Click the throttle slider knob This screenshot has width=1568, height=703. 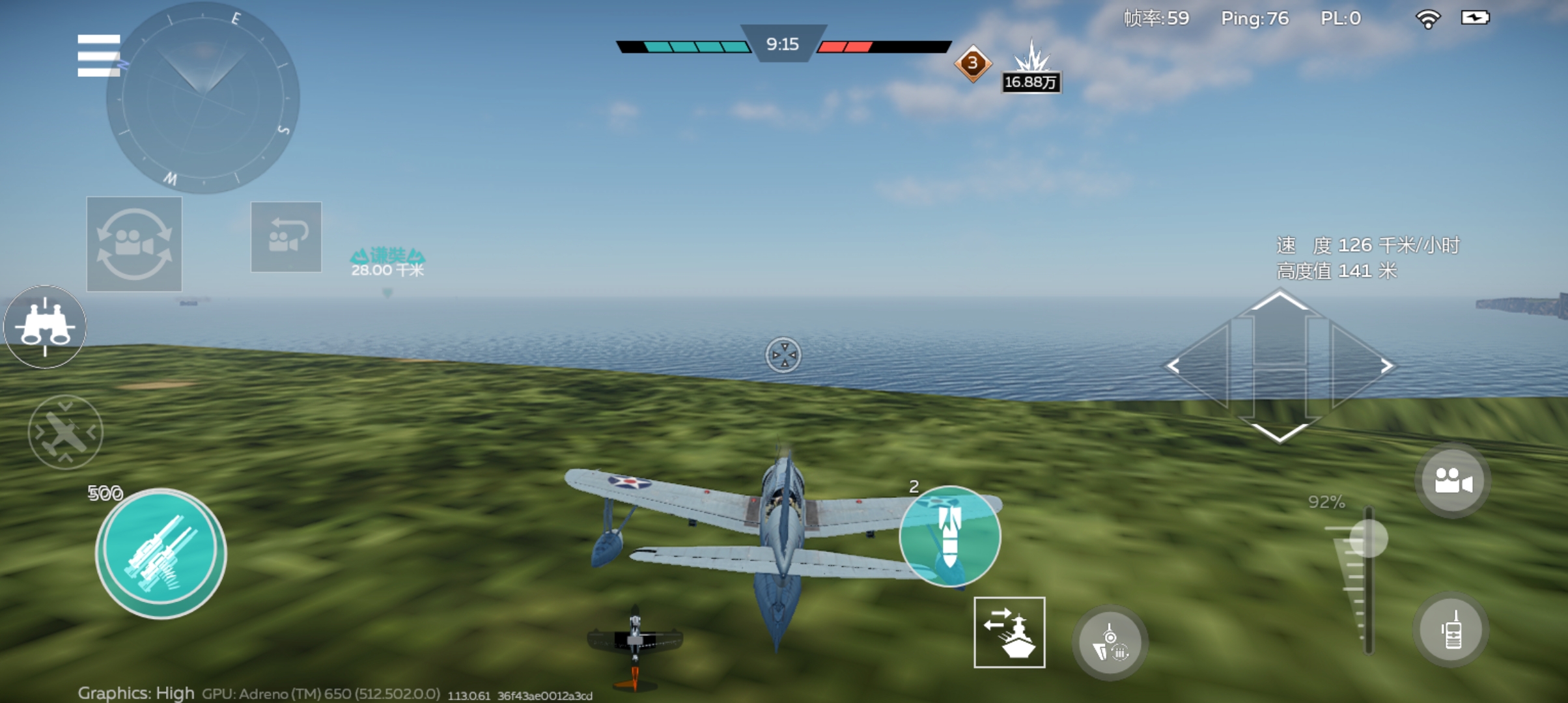pyautogui.click(x=1368, y=538)
